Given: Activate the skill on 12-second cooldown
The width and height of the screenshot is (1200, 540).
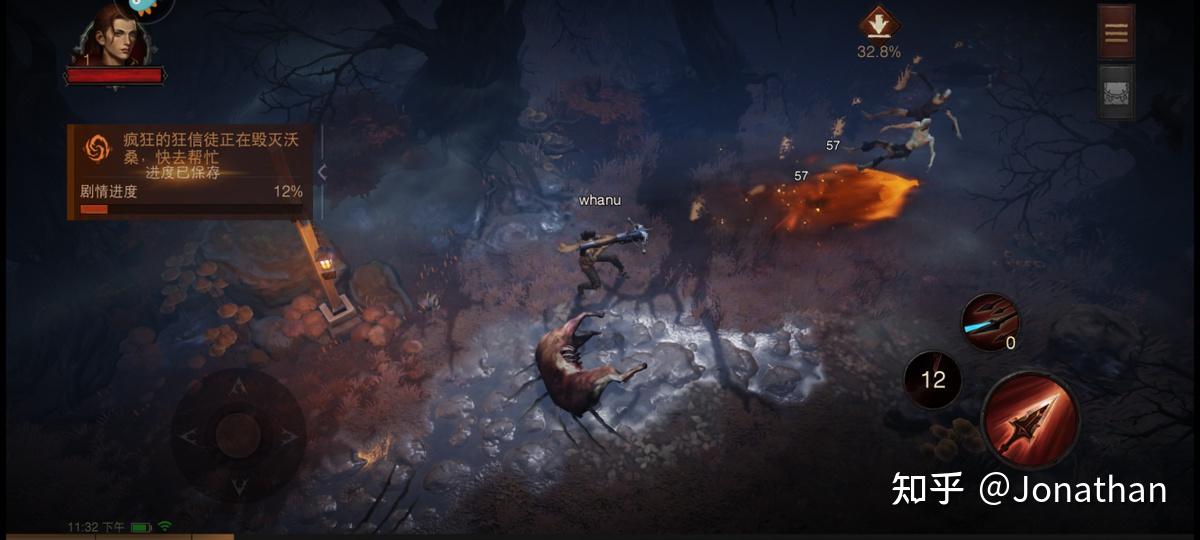Looking at the screenshot, I should click(933, 380).
